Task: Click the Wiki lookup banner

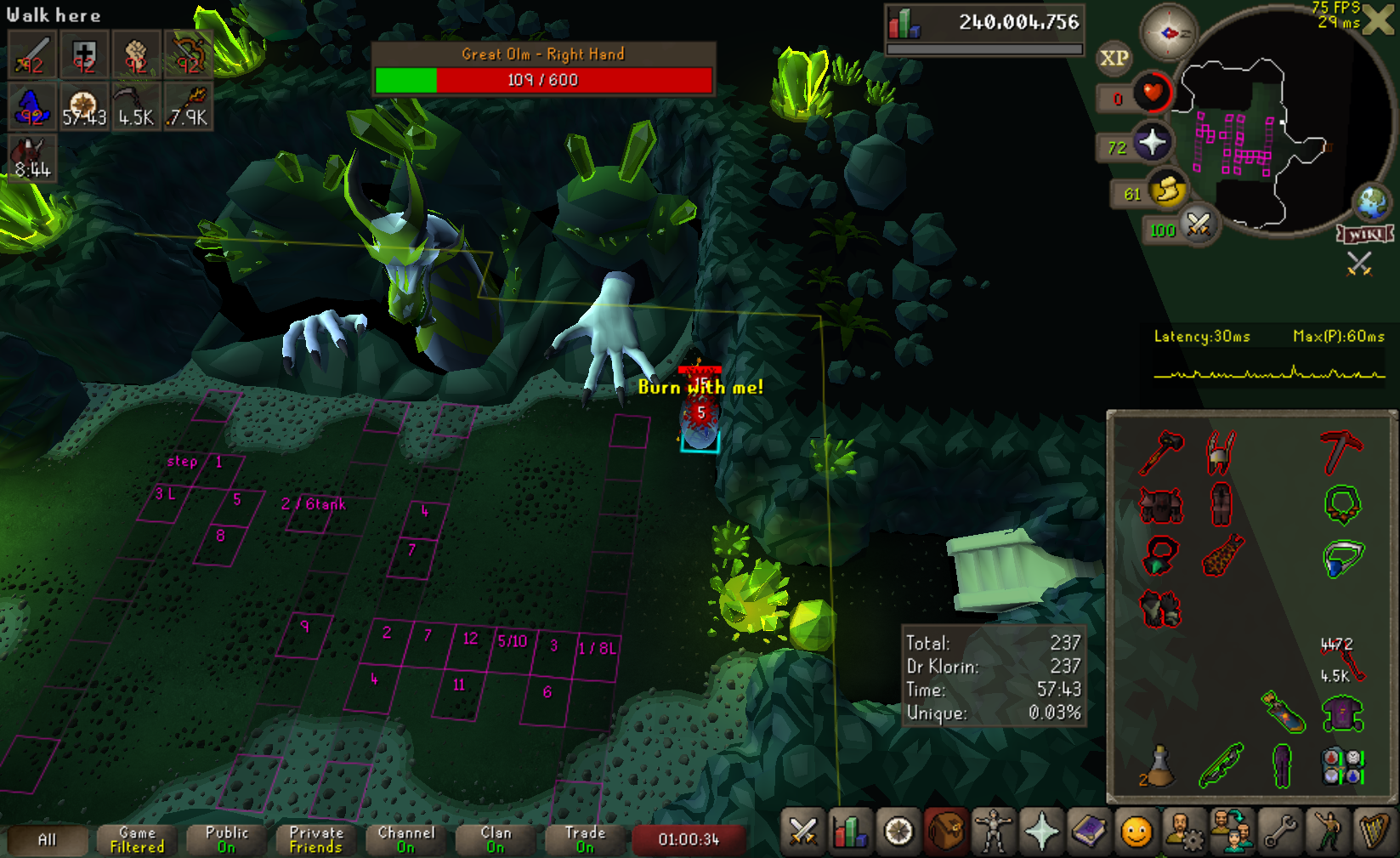Action: coord(1365,235)
